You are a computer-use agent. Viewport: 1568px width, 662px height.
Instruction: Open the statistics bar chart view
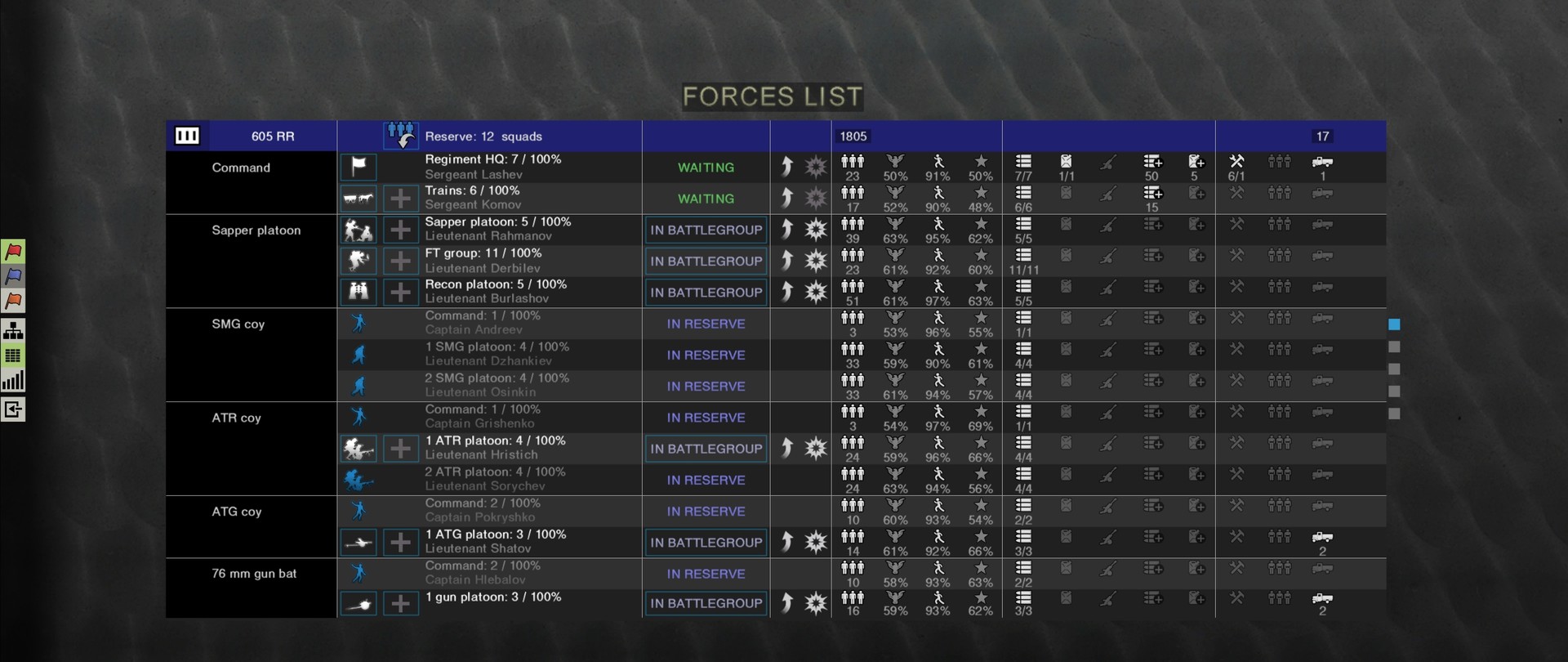click(x=13, y=379)
